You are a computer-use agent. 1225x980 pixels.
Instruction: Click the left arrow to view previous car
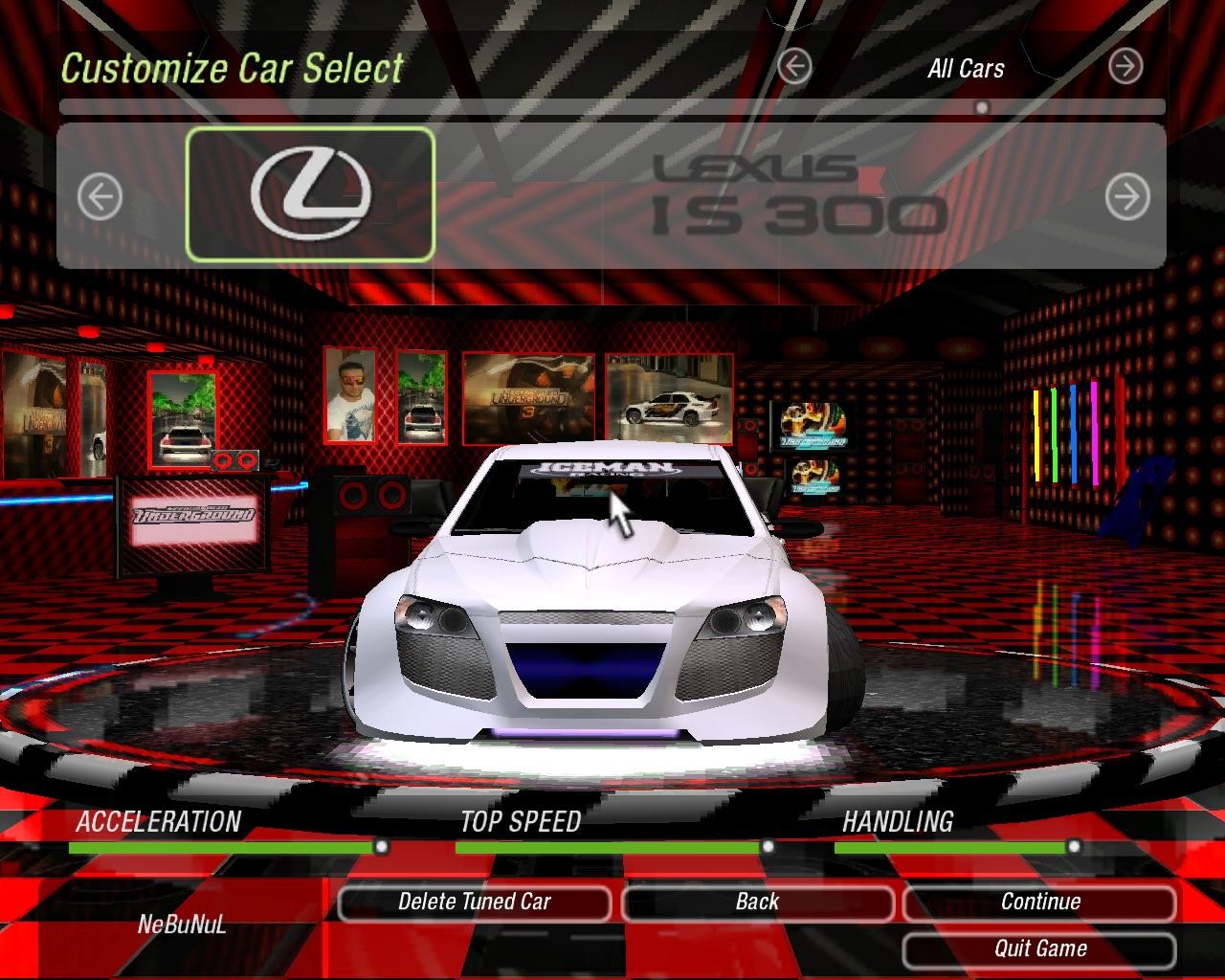pos(100,196)
